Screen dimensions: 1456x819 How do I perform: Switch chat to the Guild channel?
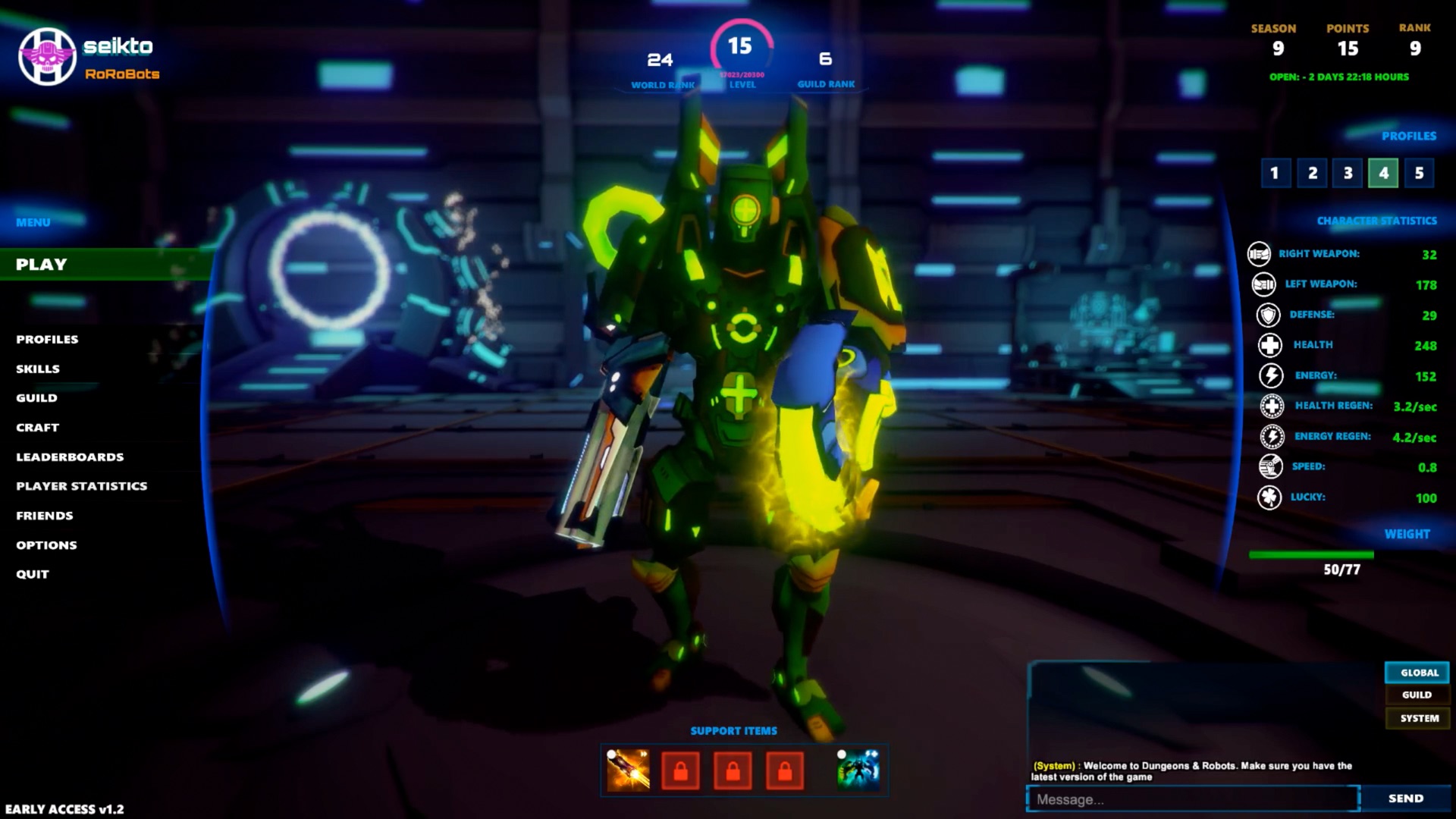point(1417,695)
